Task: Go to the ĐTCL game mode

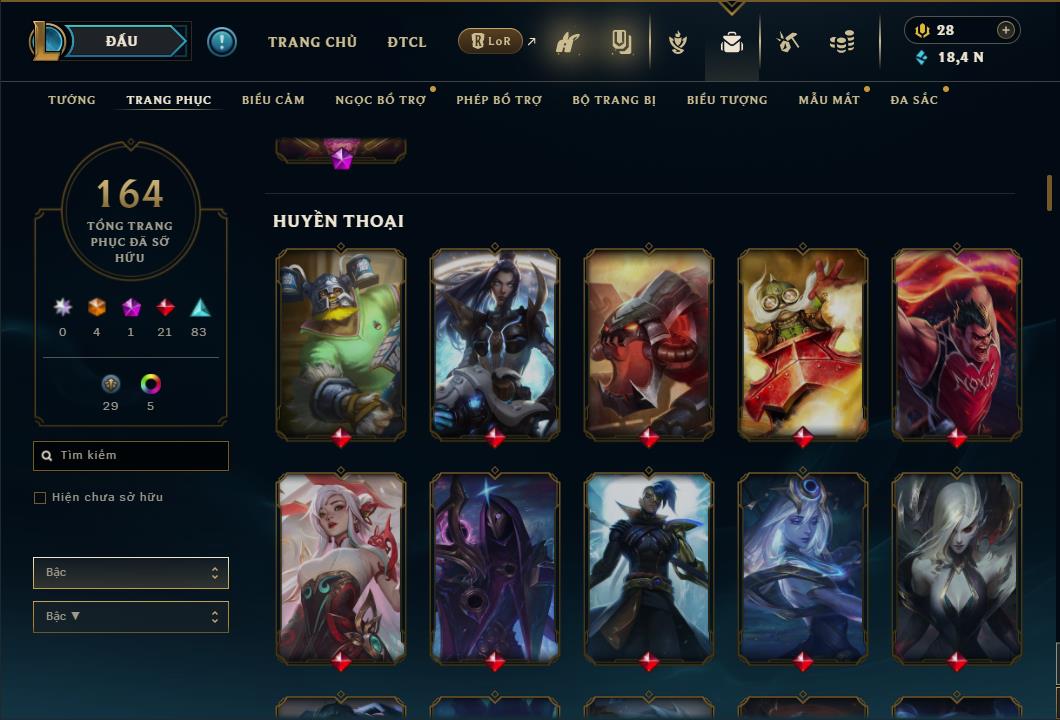Action: point(407,42)
